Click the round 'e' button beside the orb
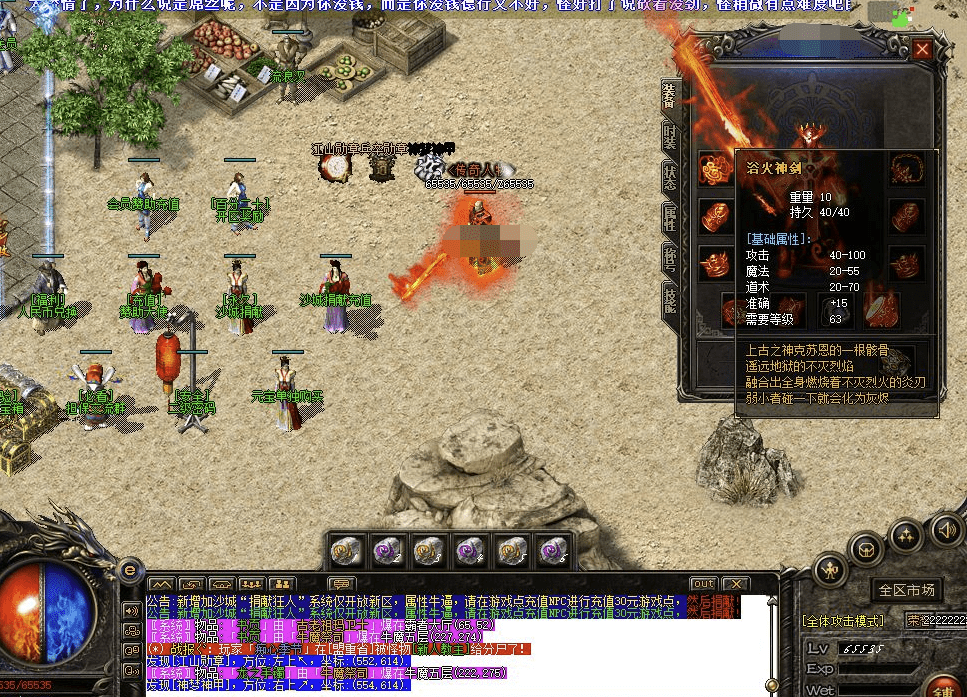Image resolution: width=967 pixels, height=697 pixels. [x=128, y=570]
